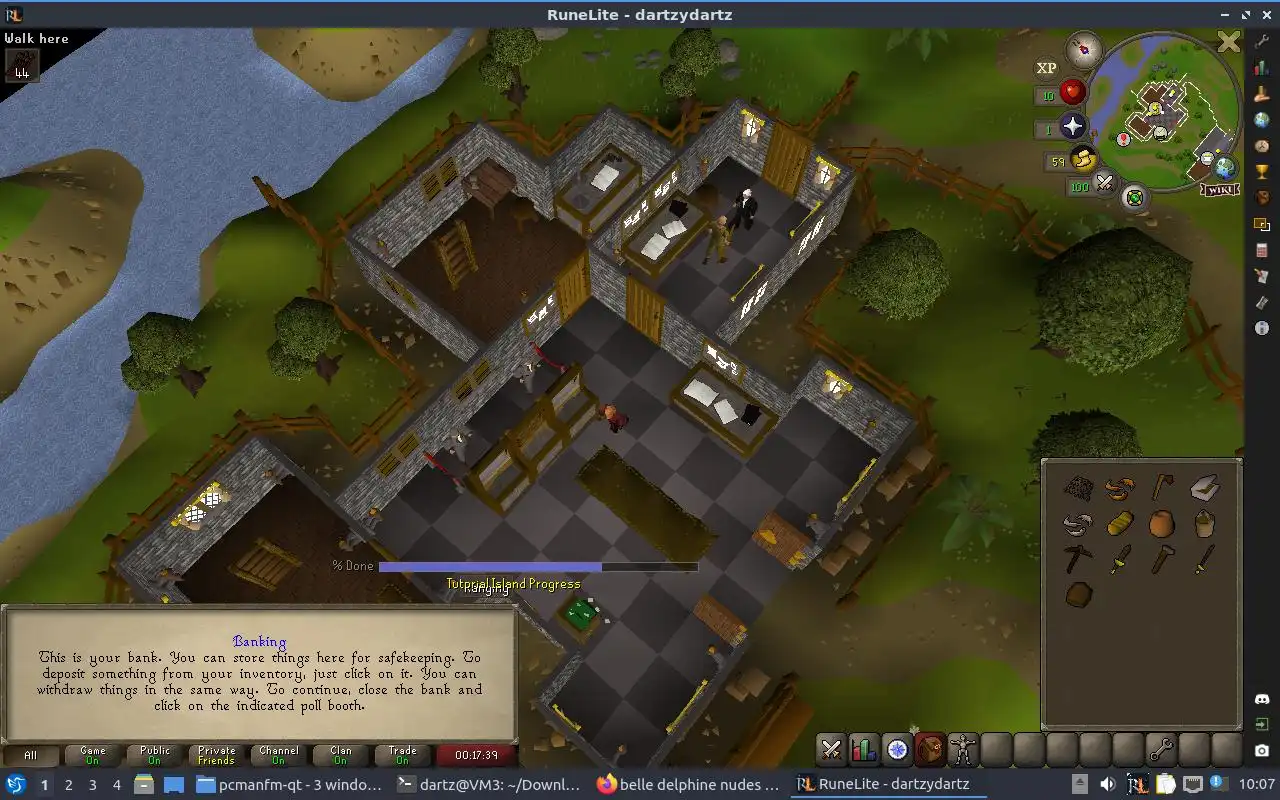1280x800 pixels.
Task: Toggle run with the boot energy orb
Action: (x=1083, y=159)
